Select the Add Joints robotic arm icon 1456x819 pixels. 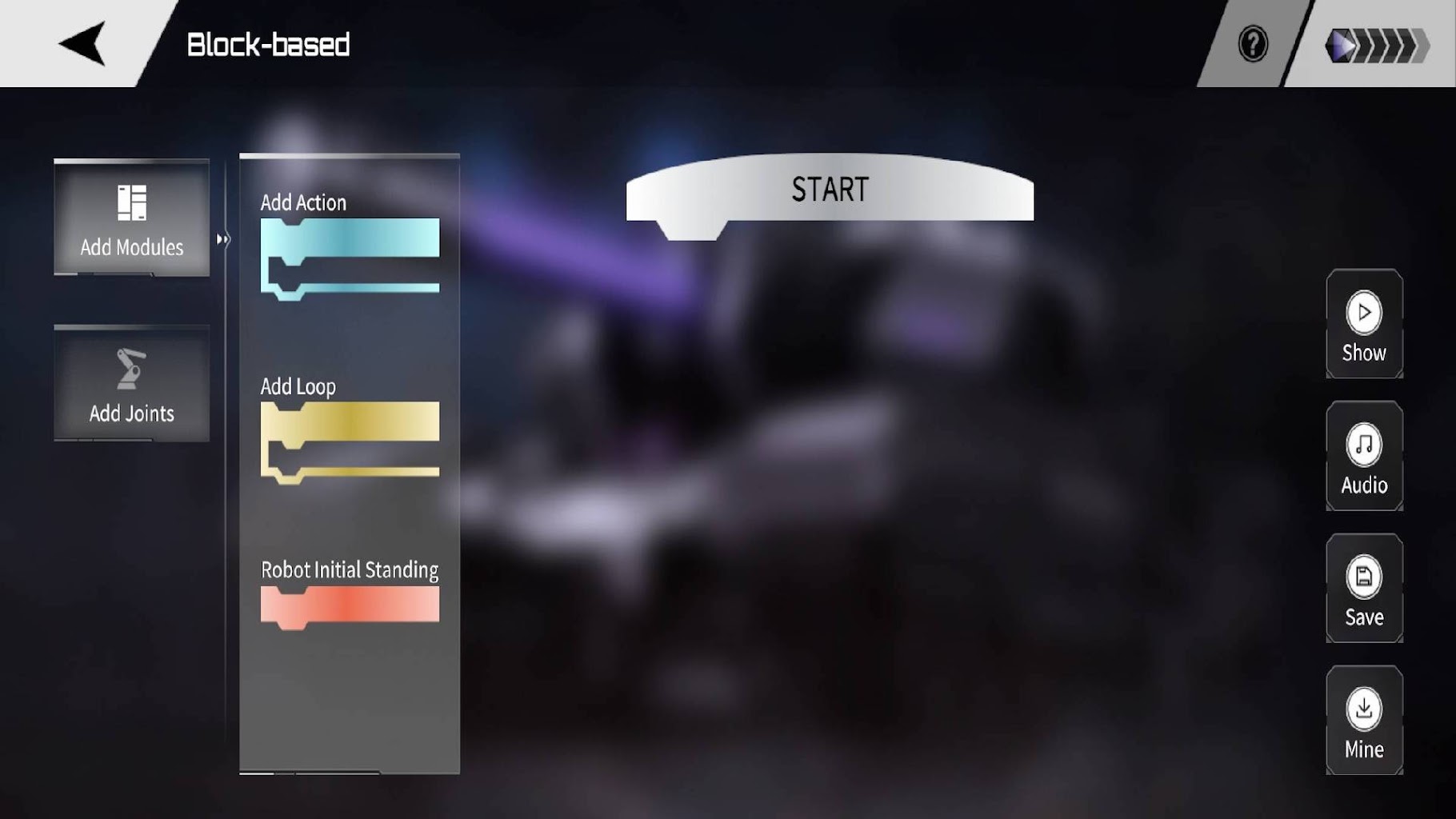click(x=130, y=368)
